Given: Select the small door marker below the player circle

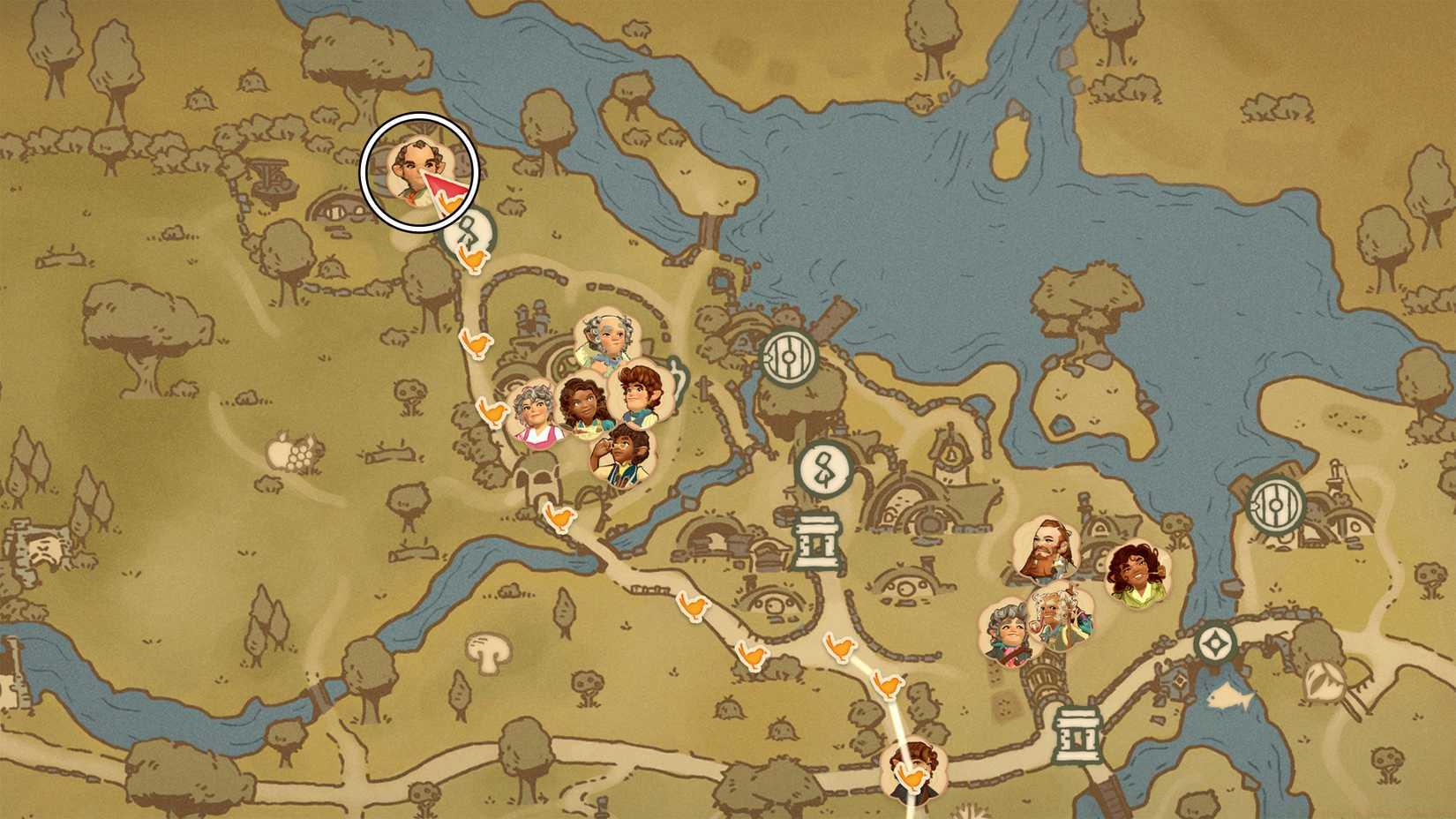Looking at the screenshot, I should (469, 231).
